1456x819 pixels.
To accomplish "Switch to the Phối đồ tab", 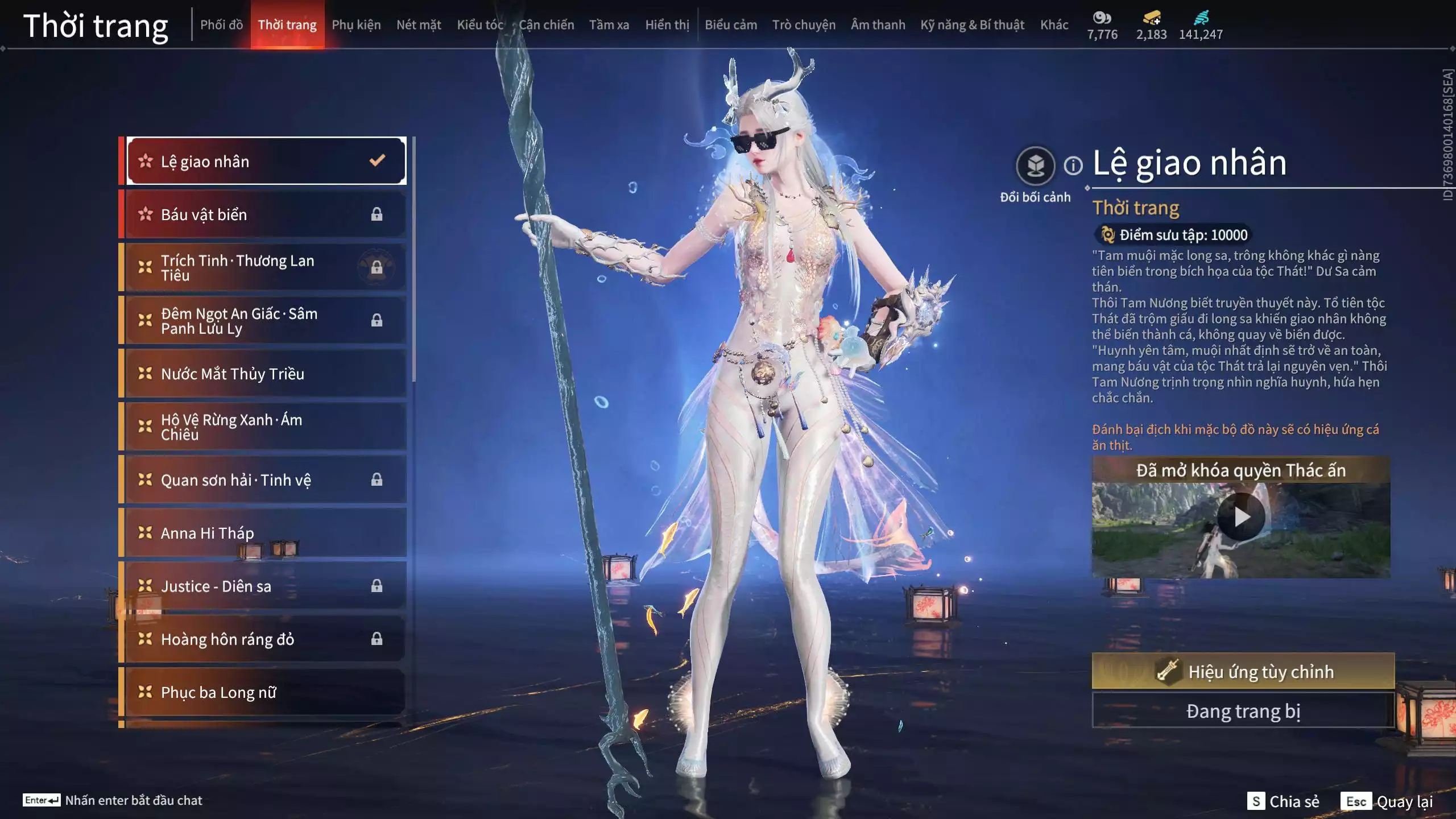I will 221,25.
